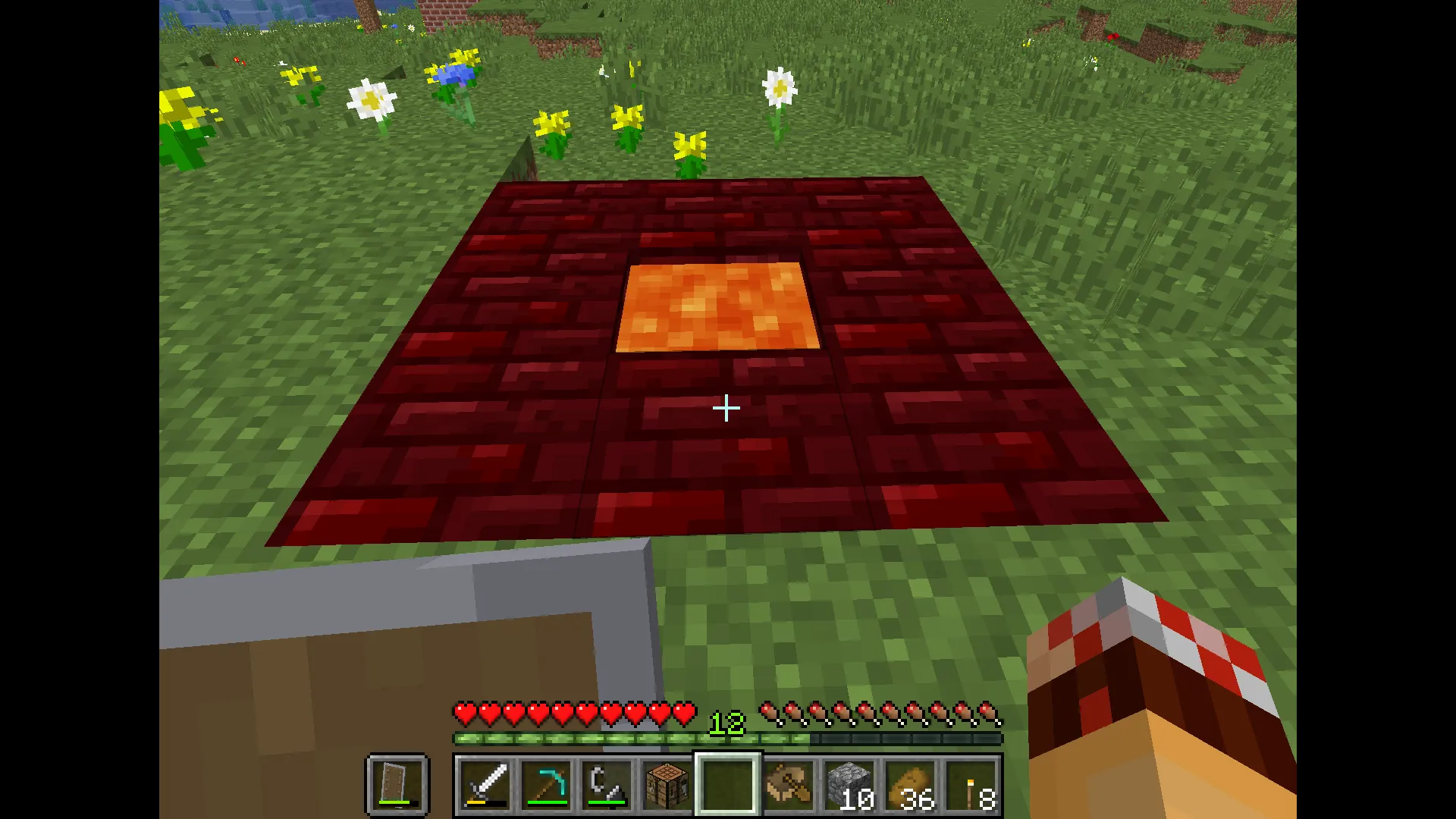Click the white daisy flower on the right

tap(779, 83)
